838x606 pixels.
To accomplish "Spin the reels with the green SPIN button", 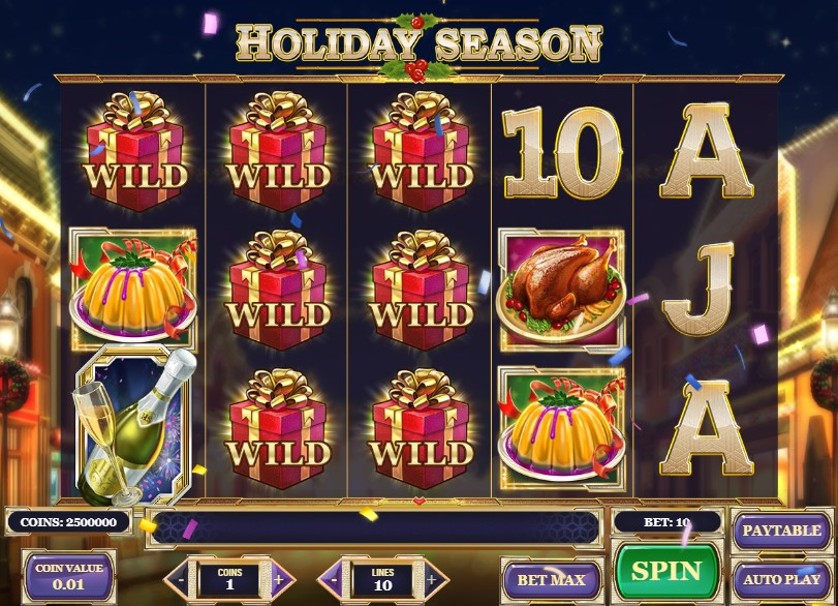I will 666,573.
